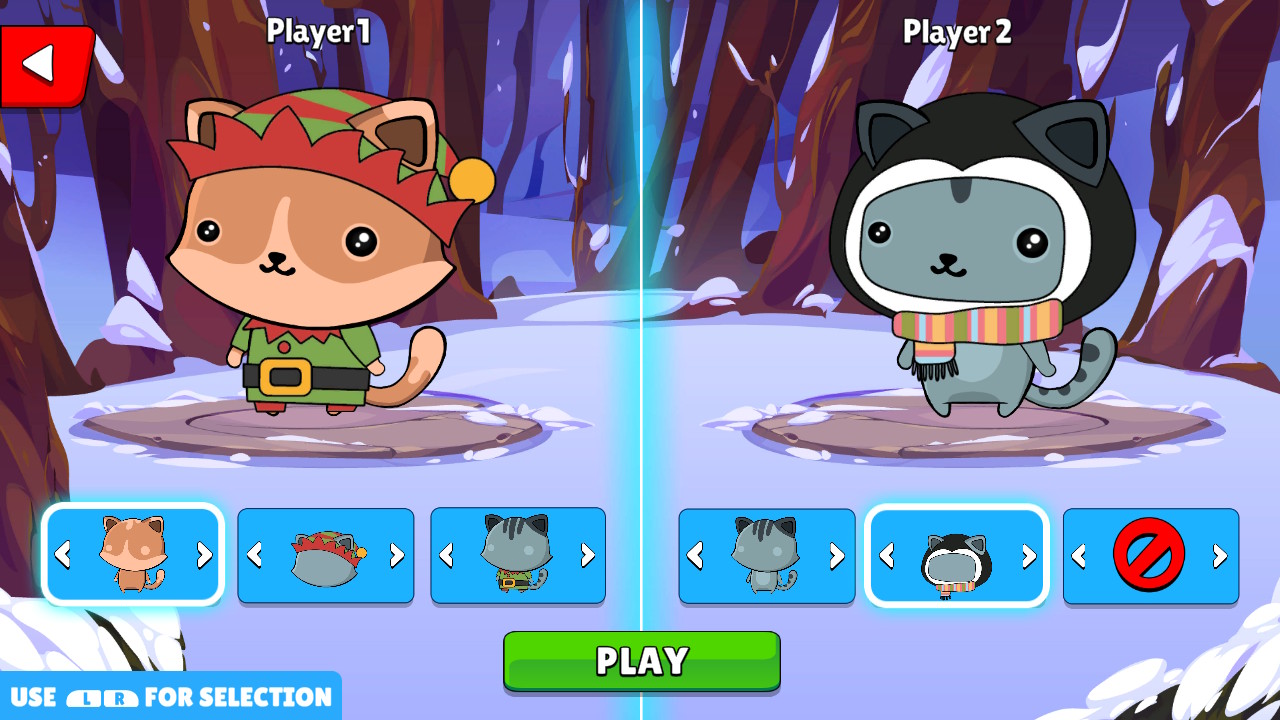Click the R button icon in the selection hint
Viewport: 1280px width, 720px height.
point(120,697)
